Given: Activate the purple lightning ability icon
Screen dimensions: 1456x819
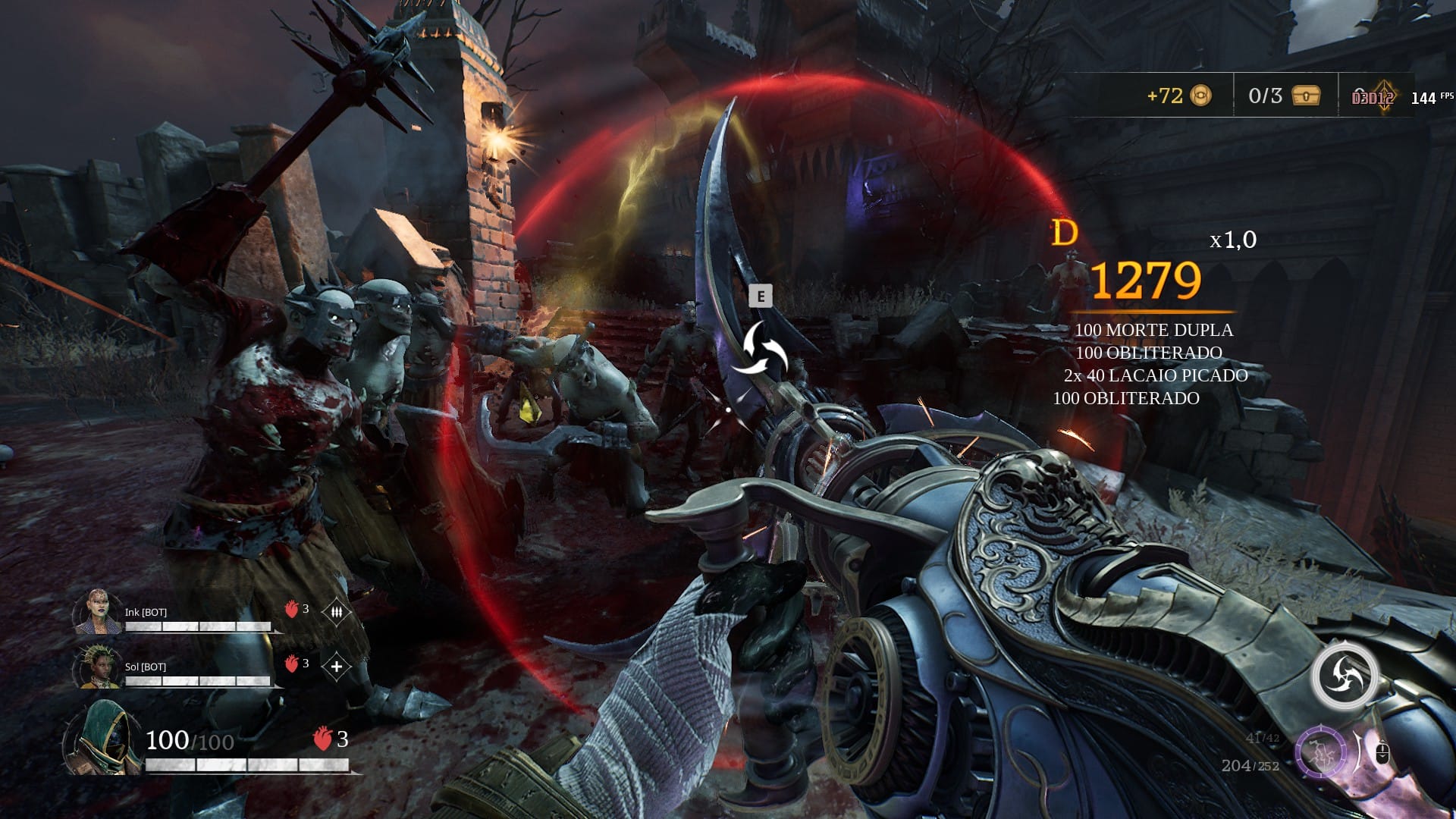Looking at the screenshot, I should pos(1320,752).
